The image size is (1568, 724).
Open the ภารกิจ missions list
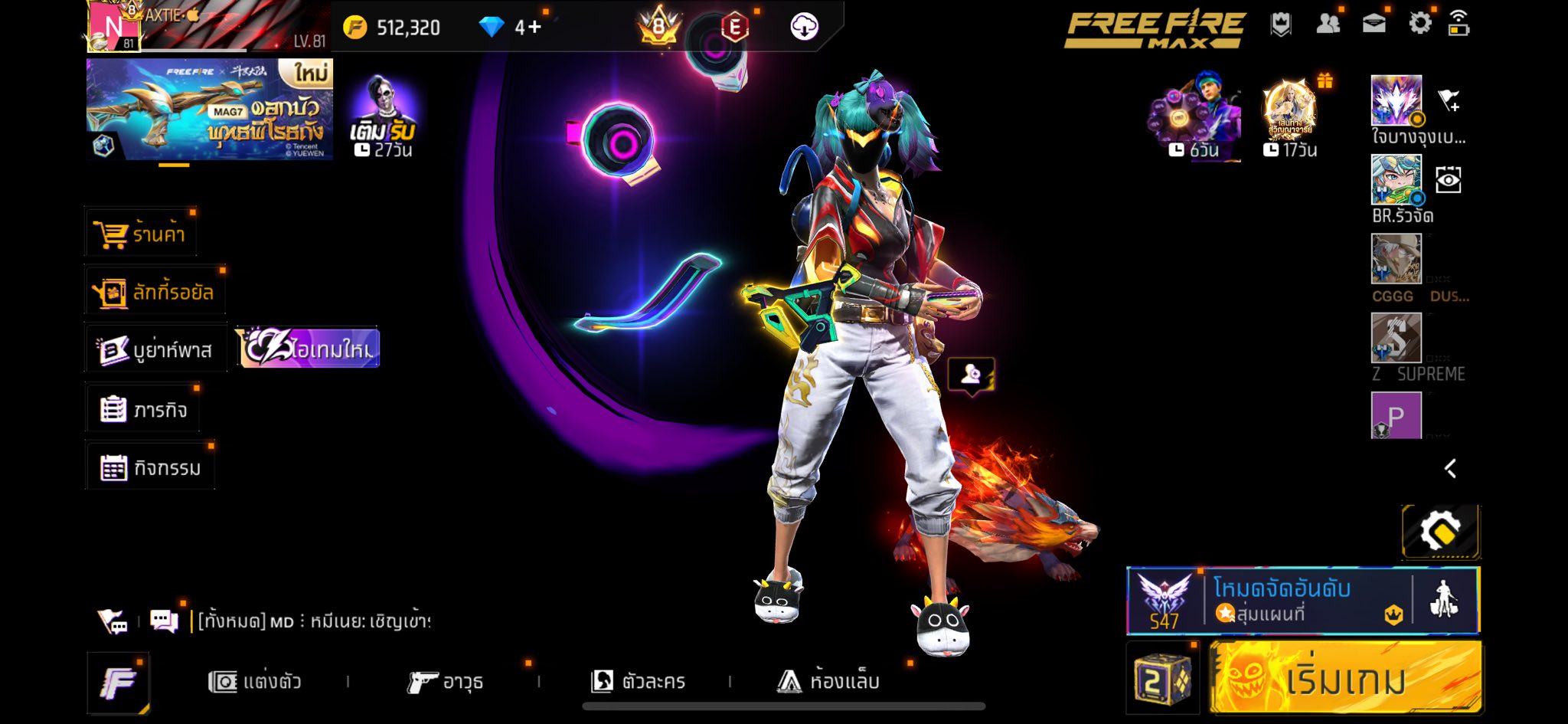pos(144,410)
